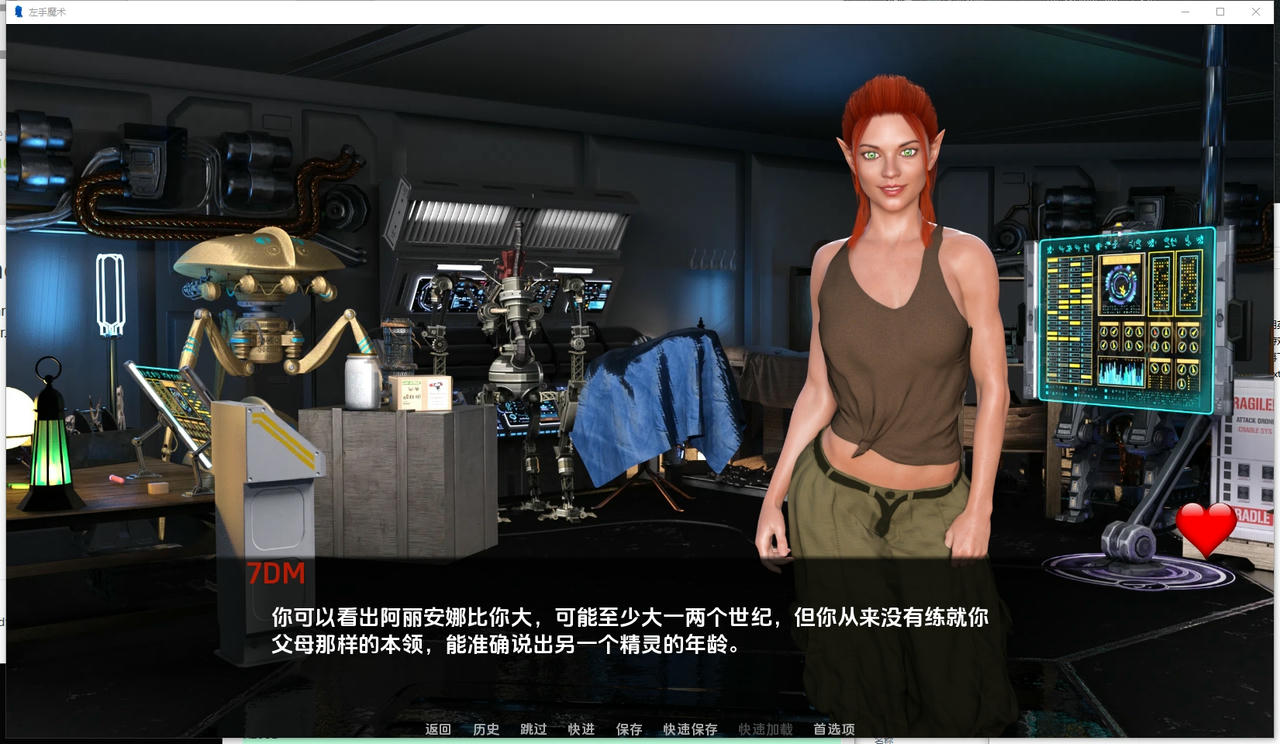Open the 历史 dialogue history log
Screen dimensions: 1280x744
[485, 730]
